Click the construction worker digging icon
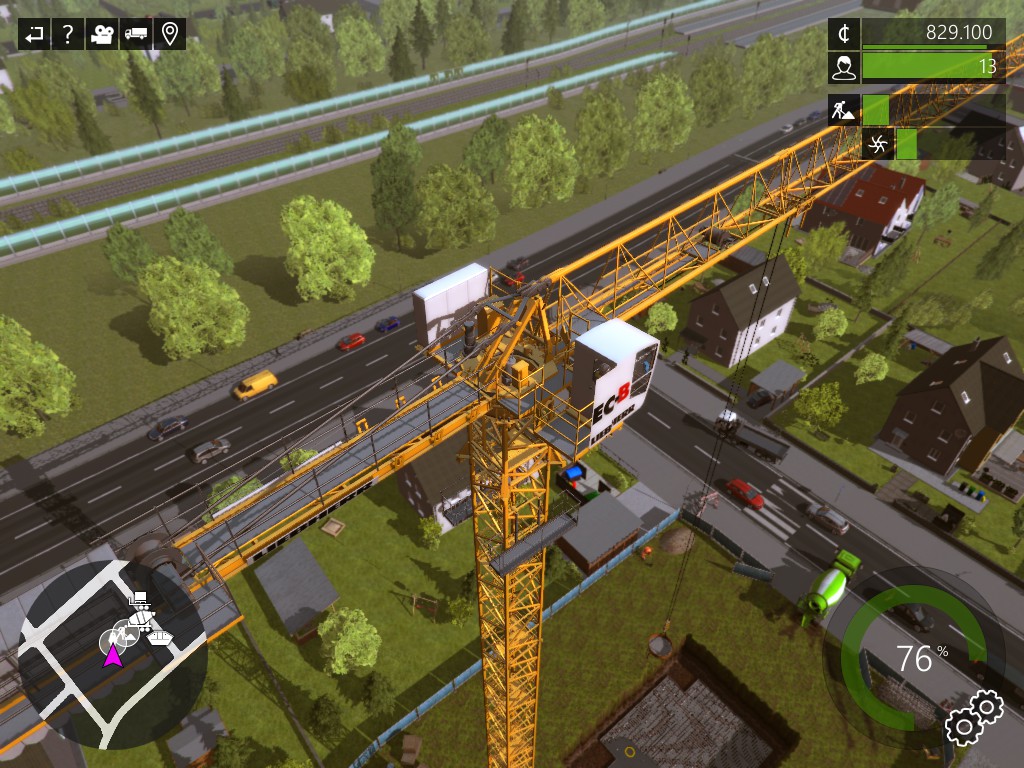 (x=845, y=109)
